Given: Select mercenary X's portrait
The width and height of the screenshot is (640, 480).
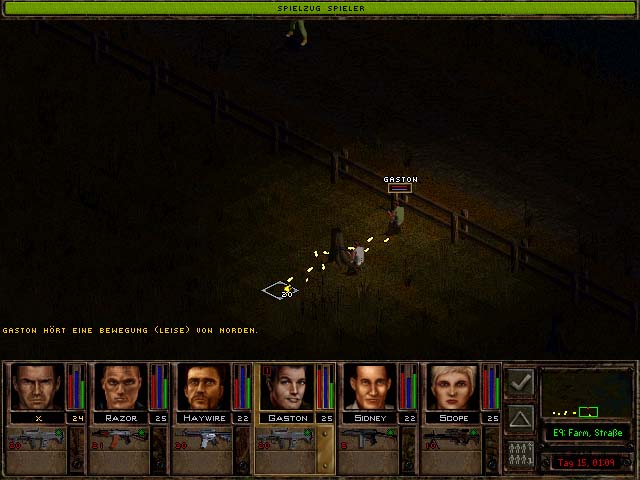Looking at the screenshot, I should pyautogui.click(x=37, y=387).
